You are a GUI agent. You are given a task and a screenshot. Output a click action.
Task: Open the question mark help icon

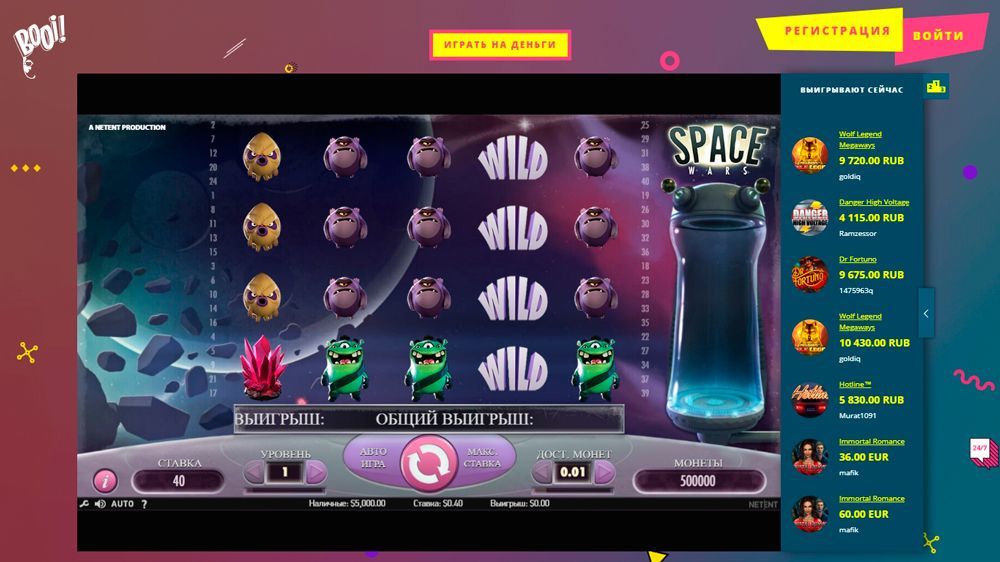point(144,504)
